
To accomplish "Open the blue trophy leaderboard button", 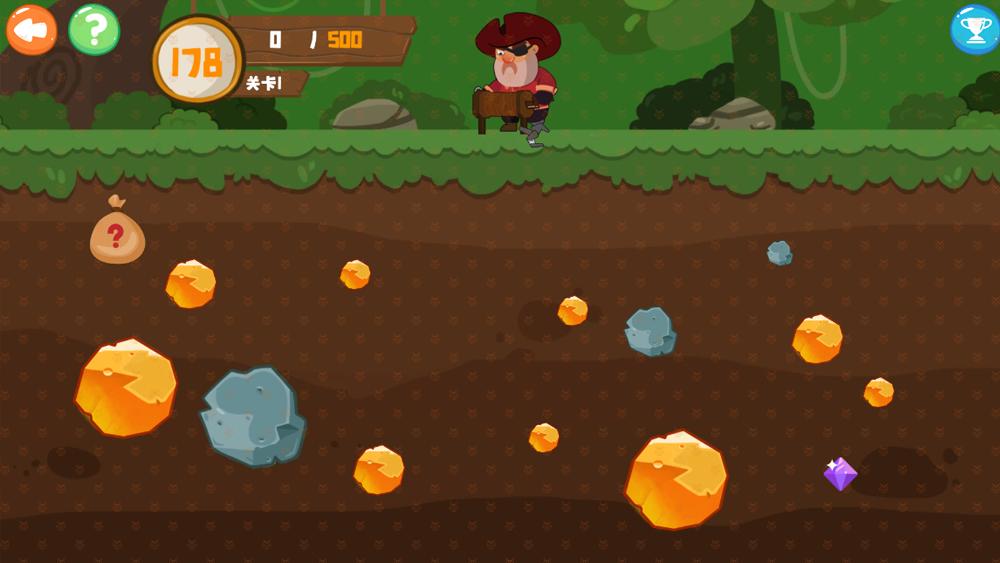I will click(x=973, y=30).
